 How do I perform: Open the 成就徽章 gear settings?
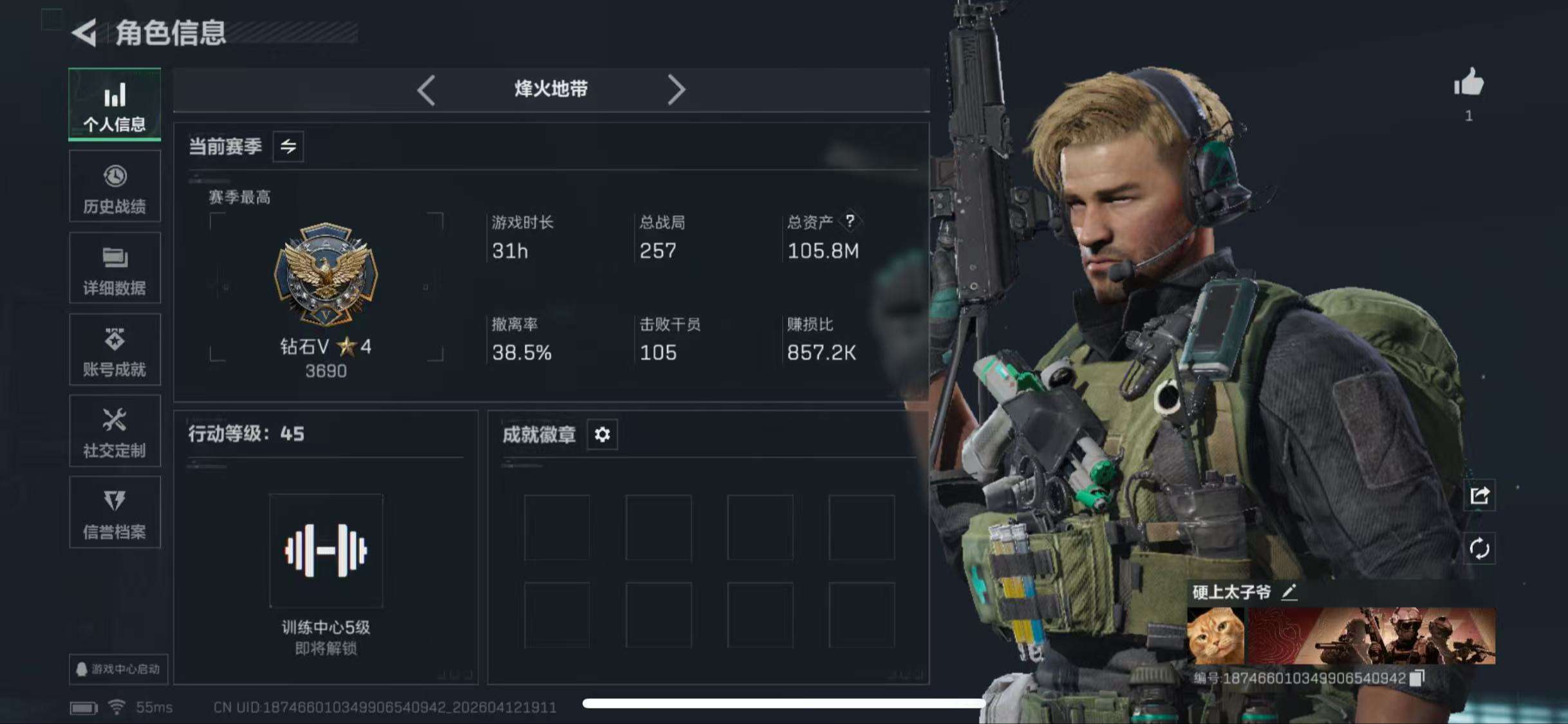tap(602, 435)
